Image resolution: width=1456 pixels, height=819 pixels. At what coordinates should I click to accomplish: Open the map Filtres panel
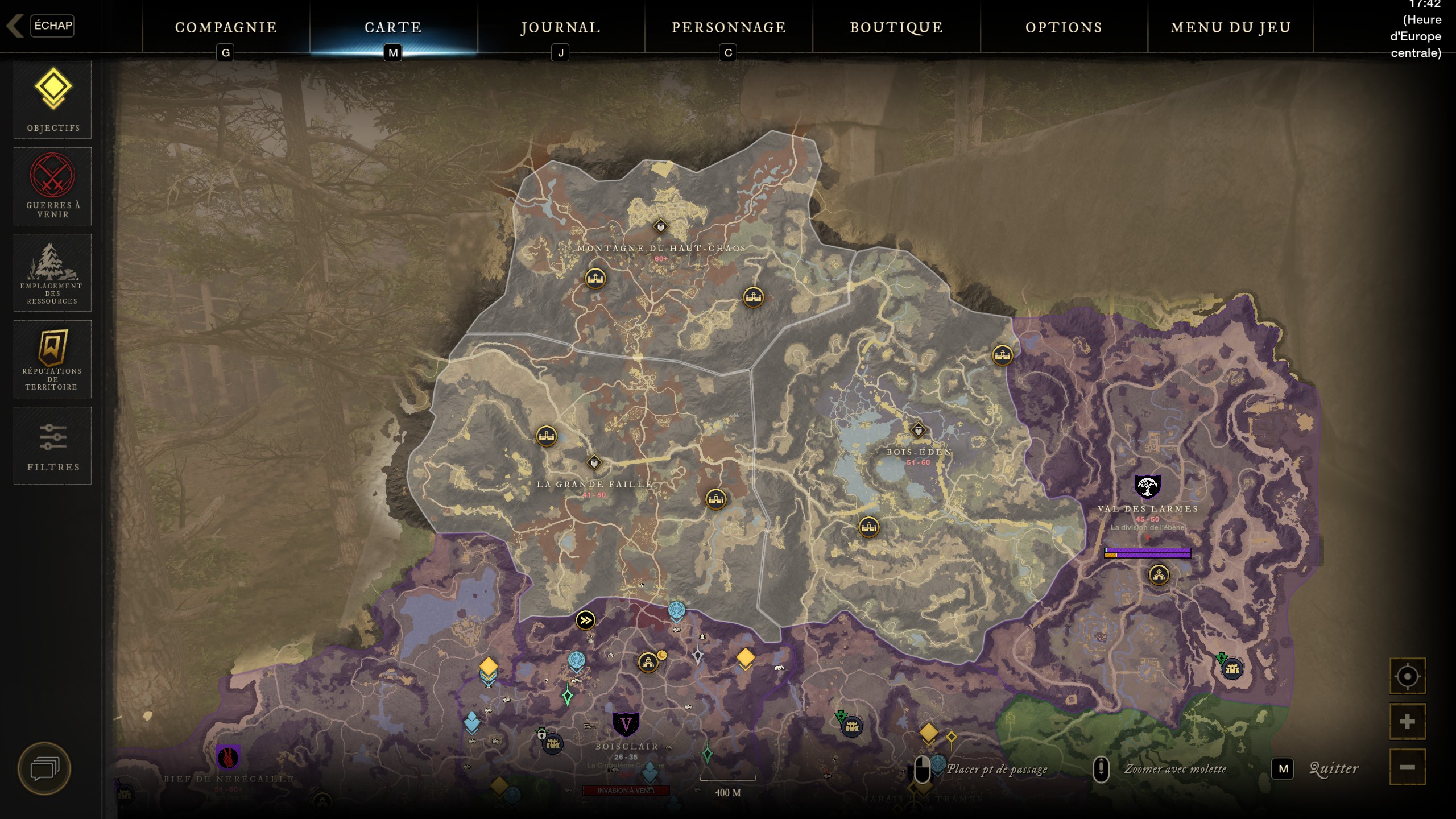[x=53, y=446]
